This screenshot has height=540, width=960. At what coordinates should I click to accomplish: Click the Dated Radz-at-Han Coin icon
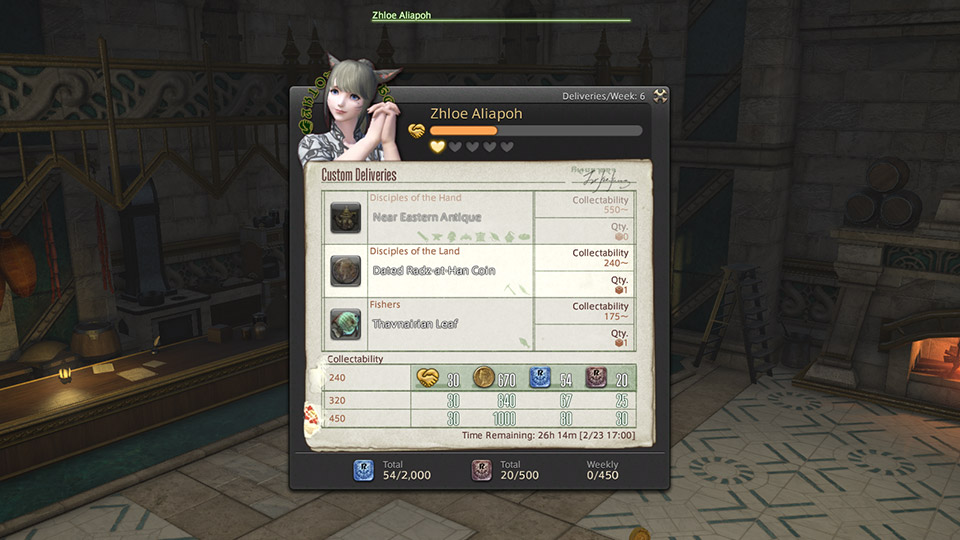tap(346, 271)
